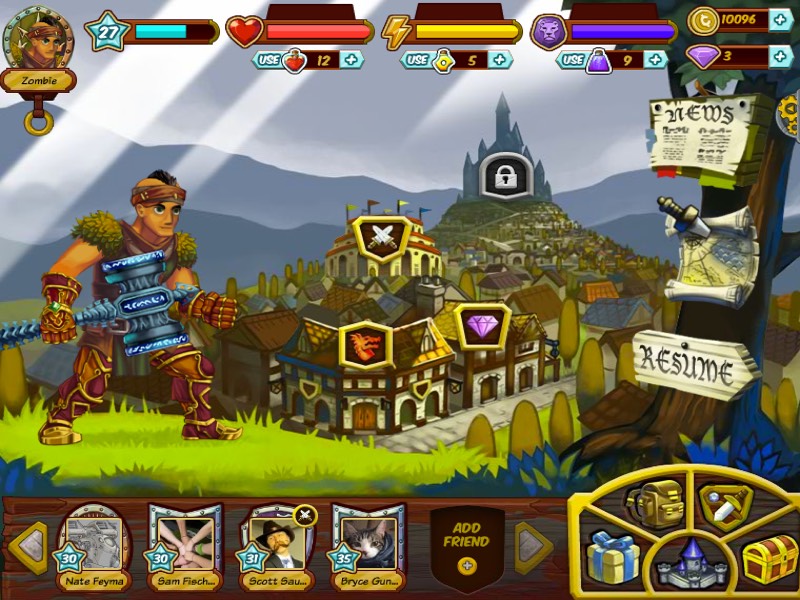Open the Zombie player portrait
The image size is (800, 600).
click(x=37, y=42)
